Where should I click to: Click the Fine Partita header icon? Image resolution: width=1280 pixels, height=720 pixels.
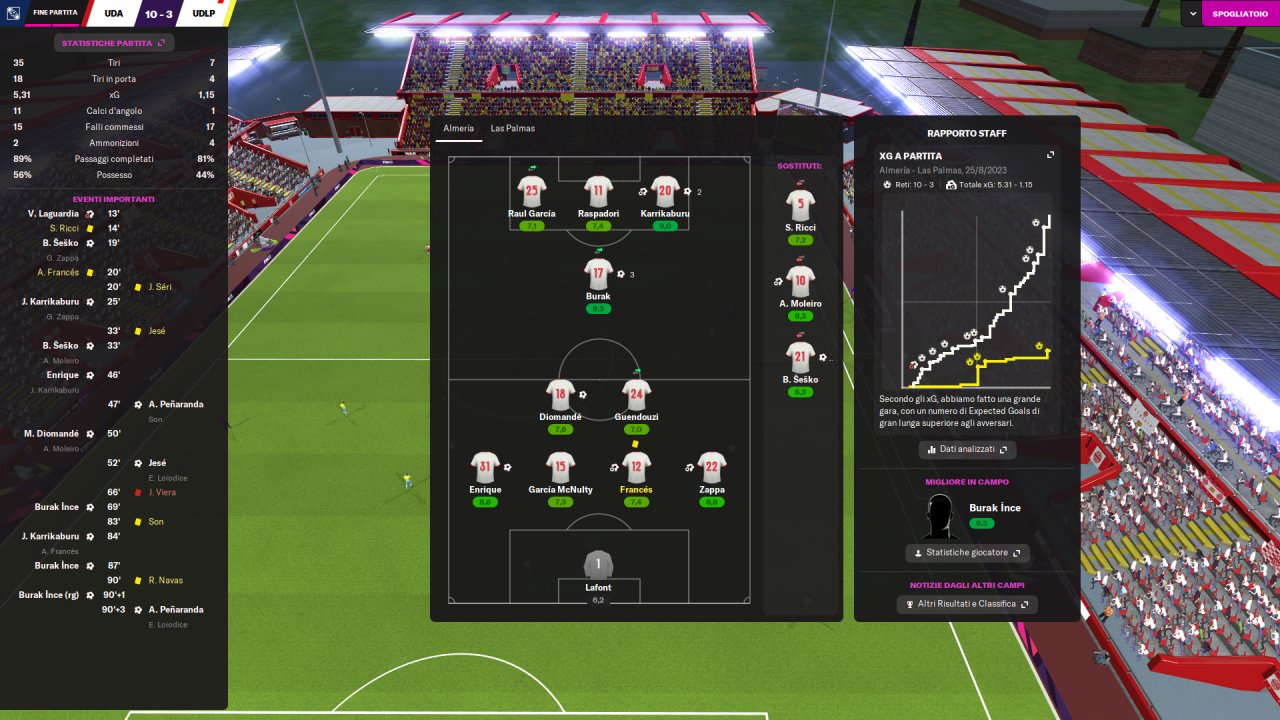(x=14, y=13)
